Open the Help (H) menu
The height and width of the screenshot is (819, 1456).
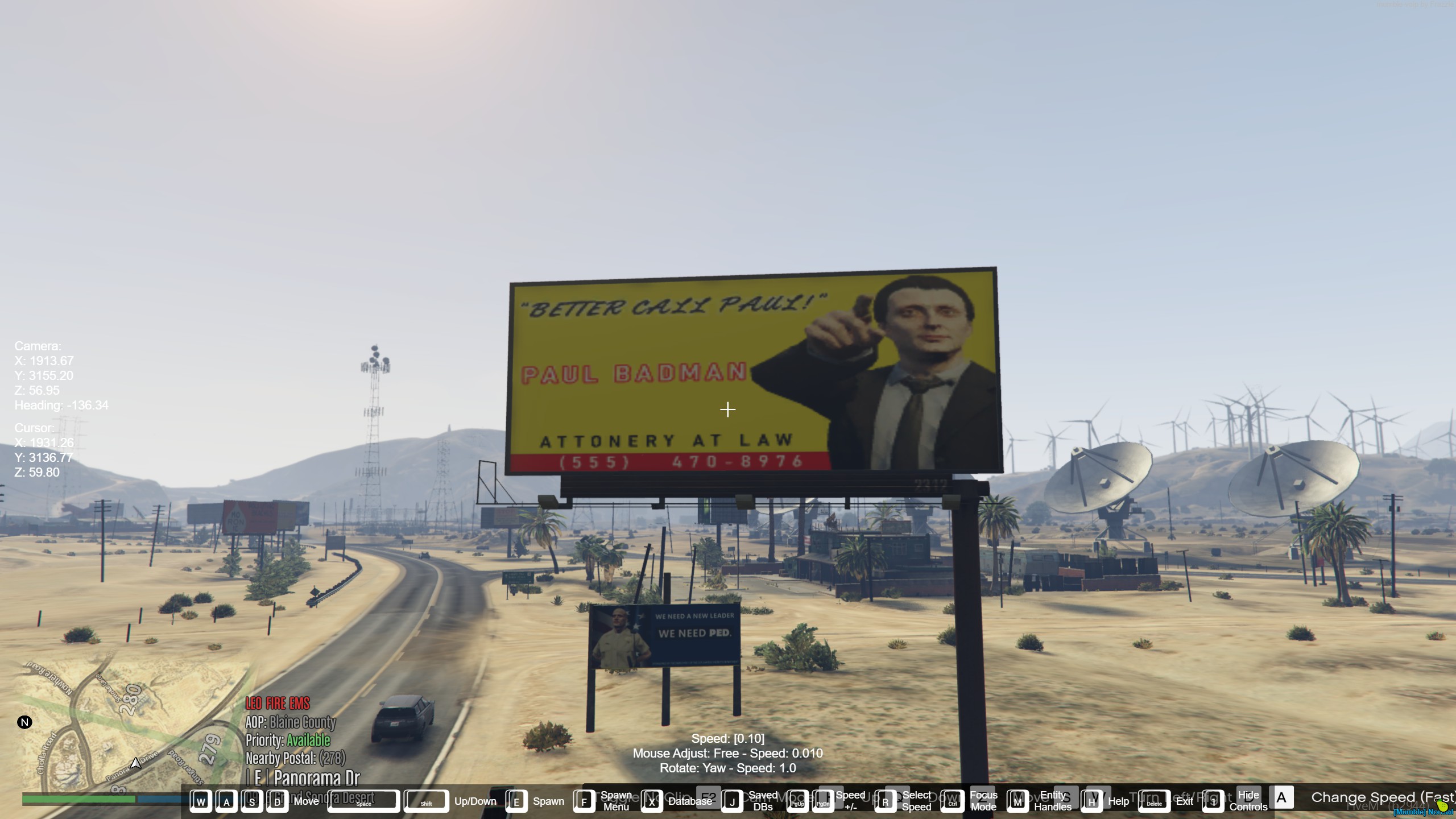pyautogui.click(x=1092, y=801)
